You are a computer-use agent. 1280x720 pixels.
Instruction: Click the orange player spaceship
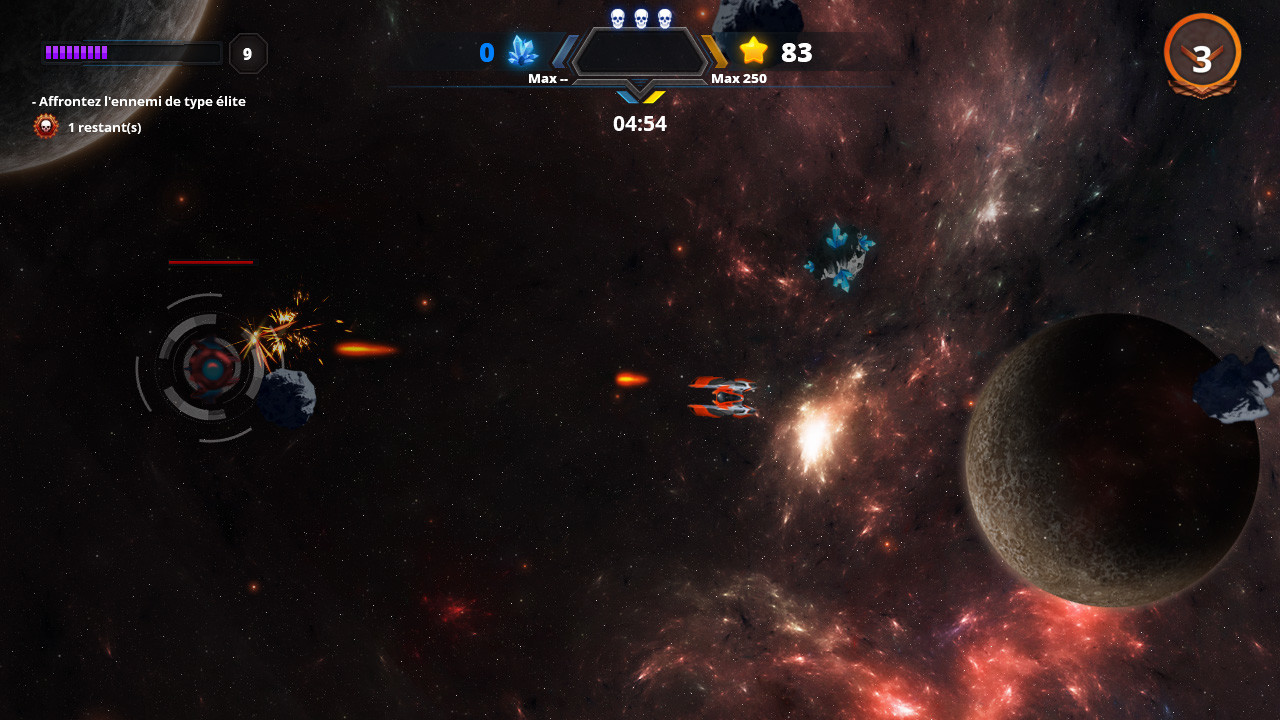[x=722, y=398]
